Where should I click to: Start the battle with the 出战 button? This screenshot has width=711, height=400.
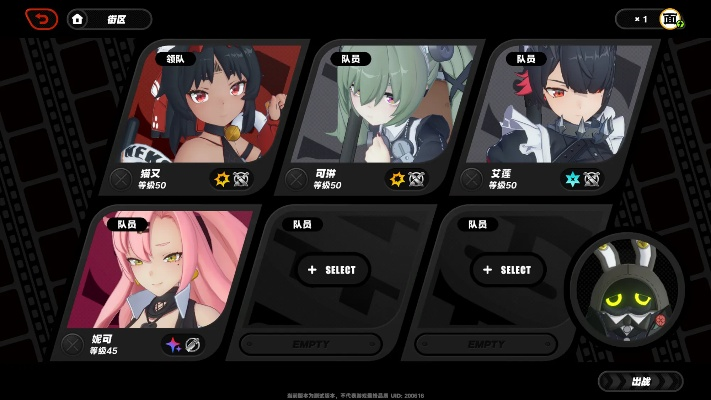click(x=640, y=381)
